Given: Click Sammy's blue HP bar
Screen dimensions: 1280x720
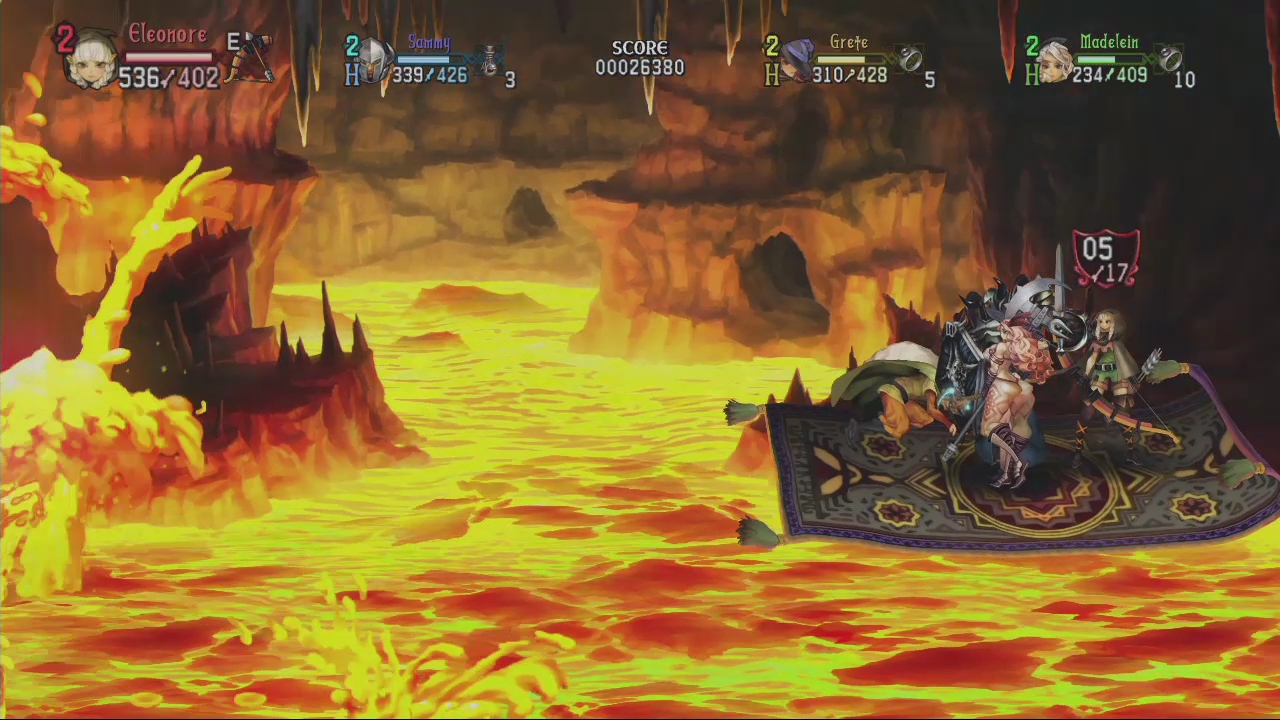Looking at the screenshot, I should coord(432,60).
